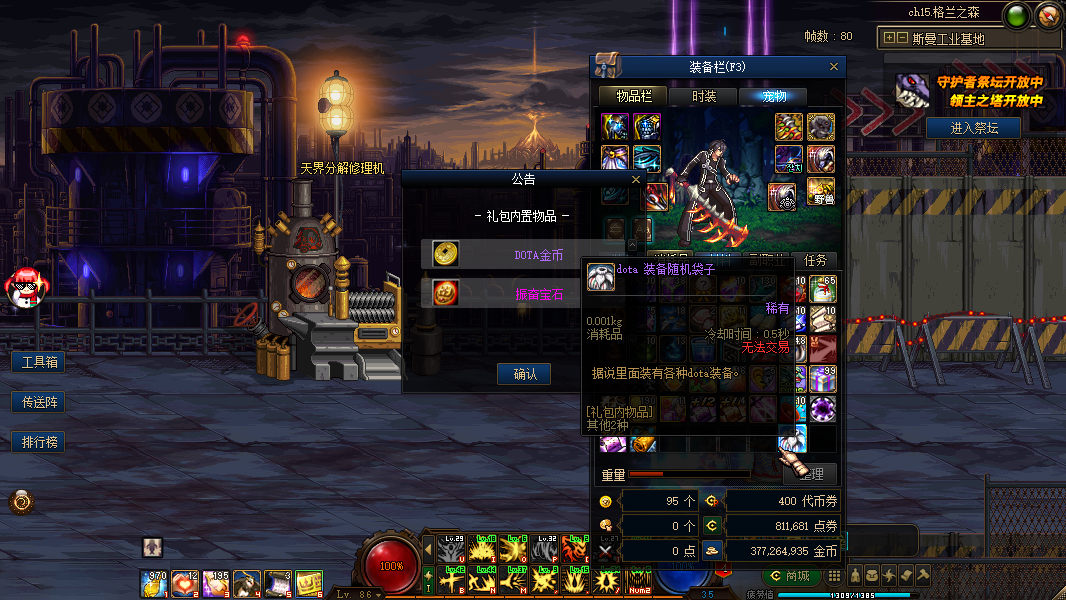Select the 物品栏 inventory tab
Viewport: 1066px width, 600px height.
coord(634,97)
